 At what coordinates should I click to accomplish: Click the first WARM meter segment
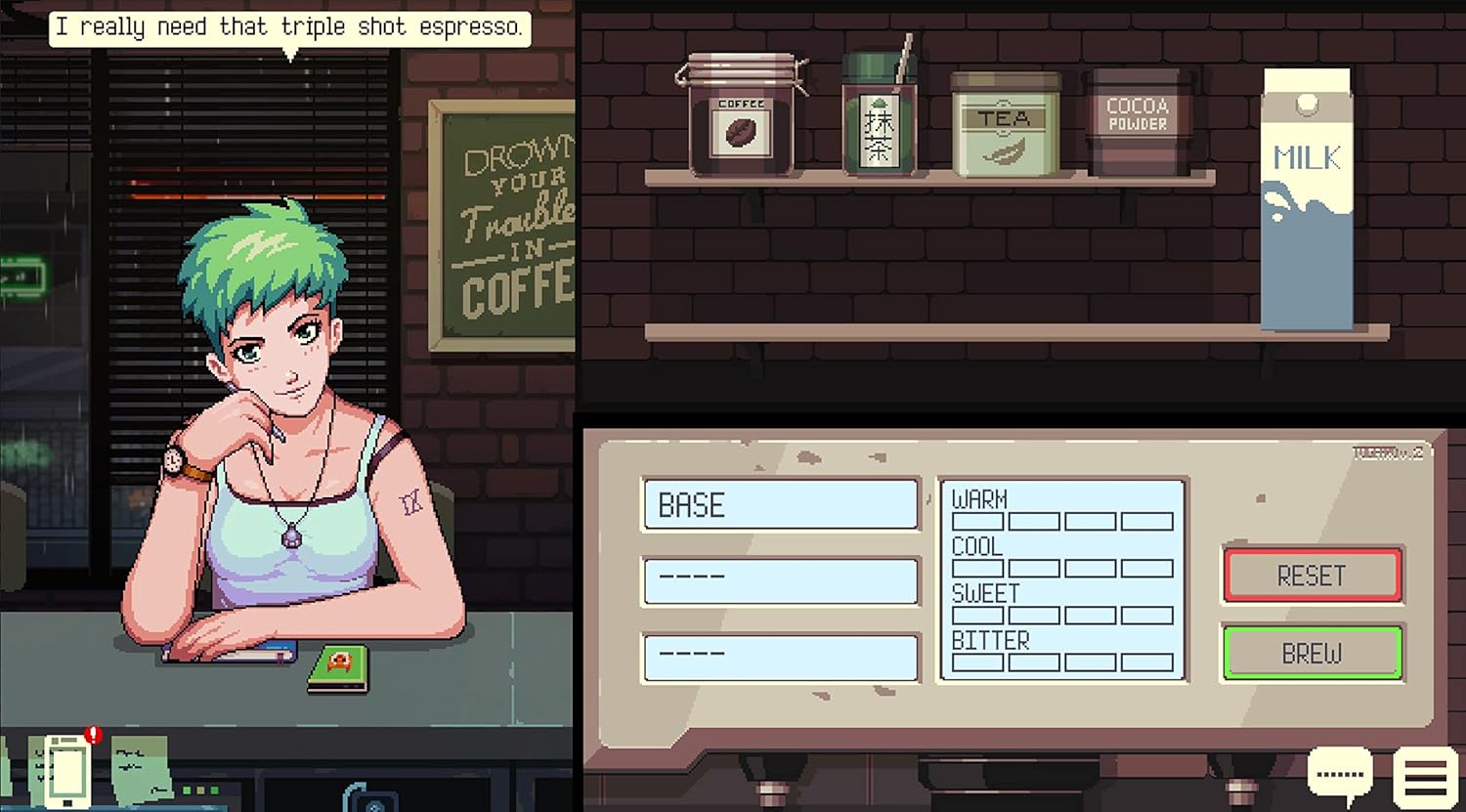(977, 521)
